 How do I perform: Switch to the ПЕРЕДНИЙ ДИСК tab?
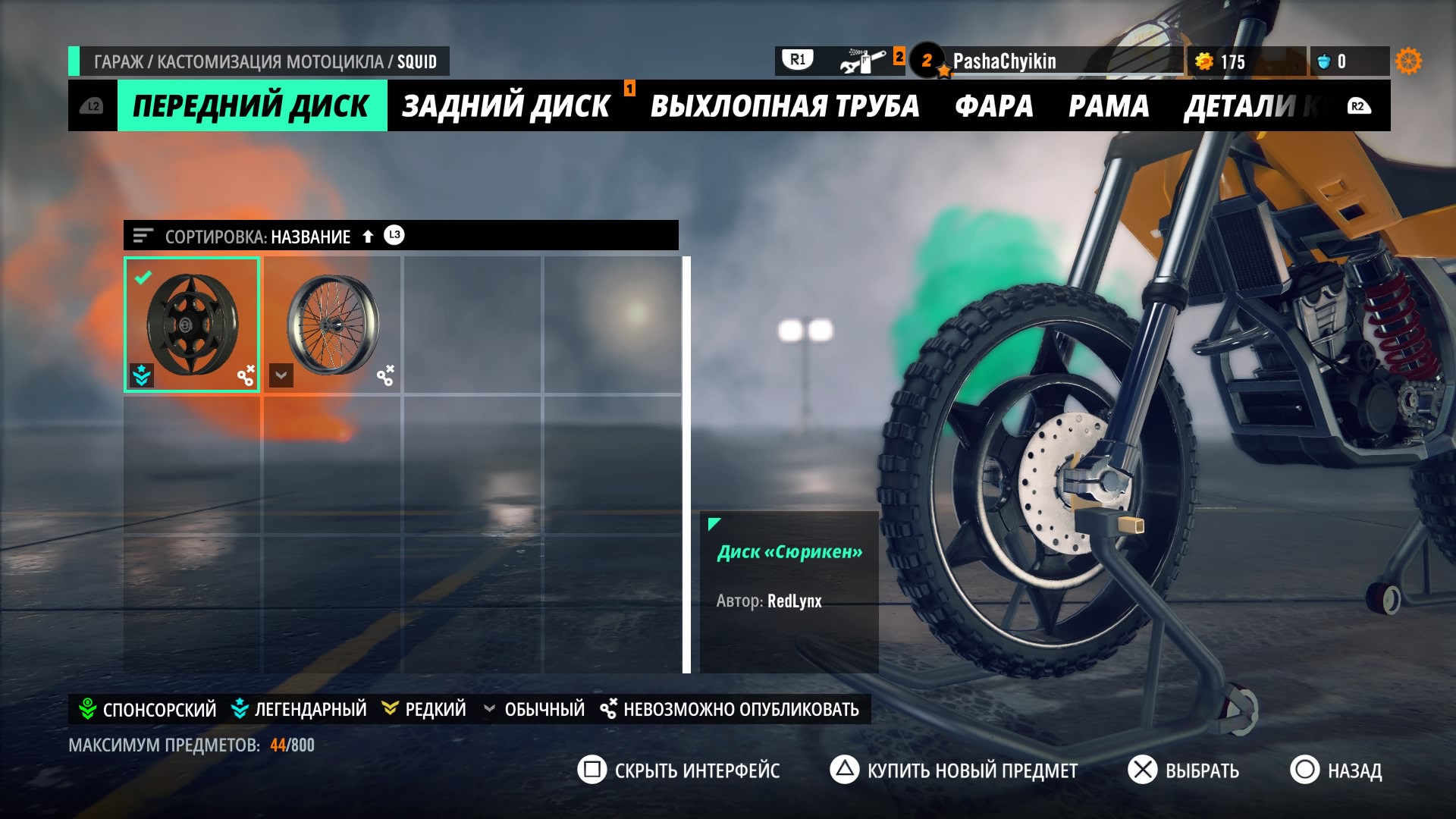coord(252,106)
